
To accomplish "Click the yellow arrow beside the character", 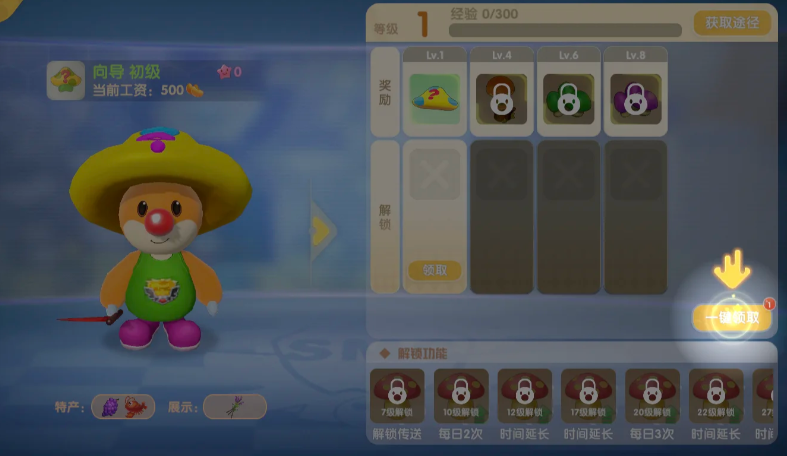I will click(321, 231).
